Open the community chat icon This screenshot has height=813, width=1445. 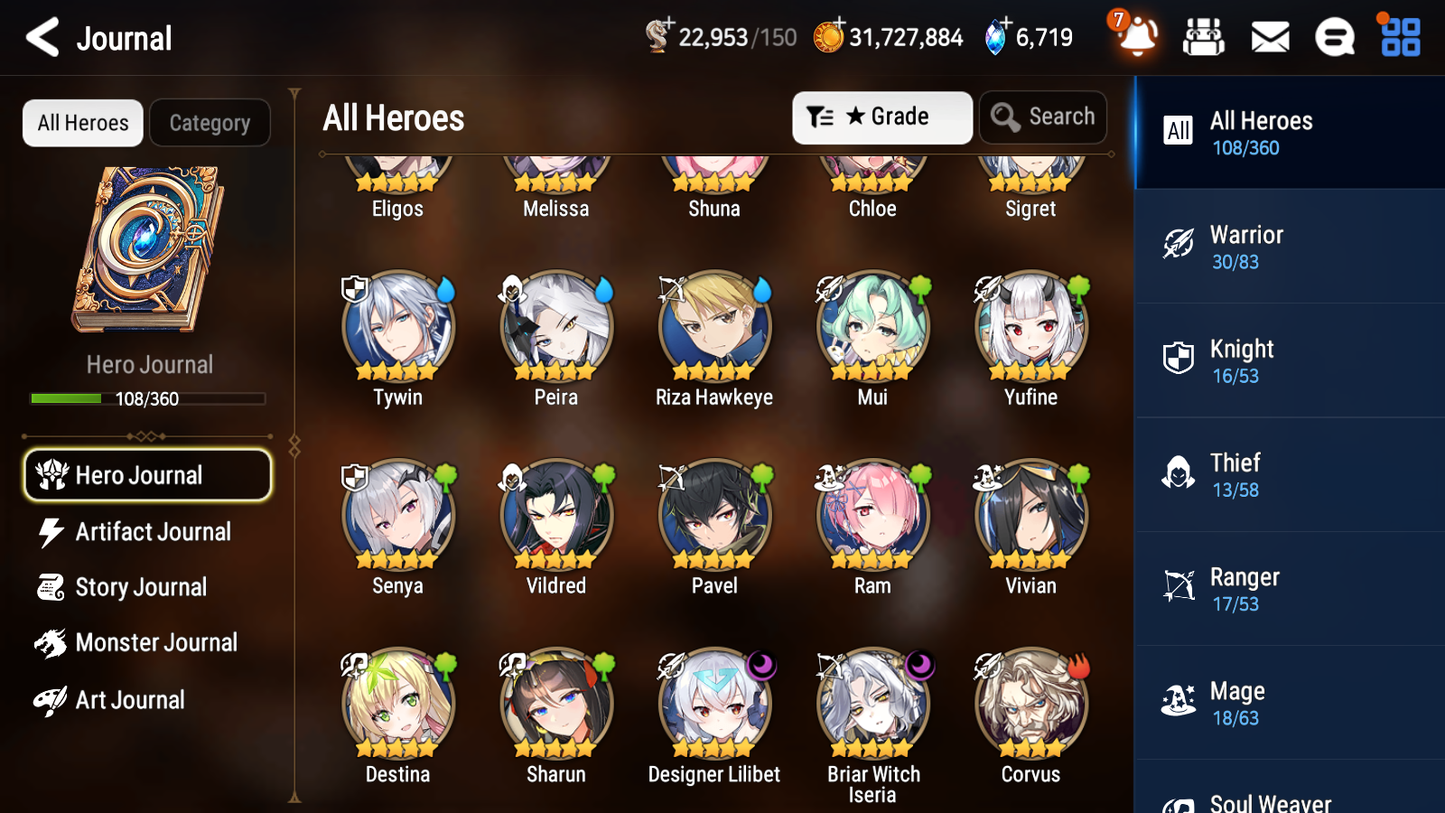click(1334, 36)
